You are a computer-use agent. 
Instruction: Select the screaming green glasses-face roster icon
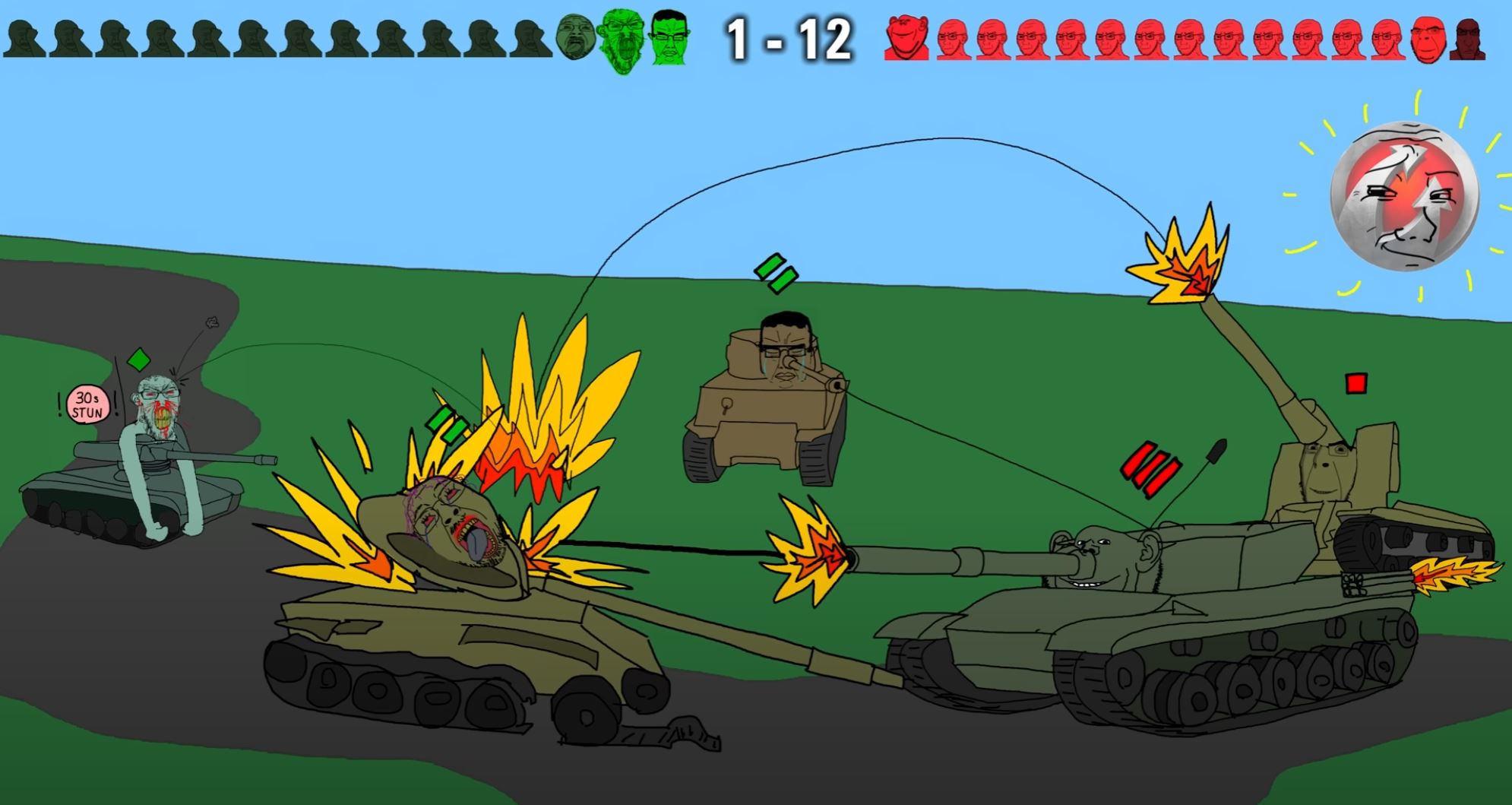click(x=623, y=40)
